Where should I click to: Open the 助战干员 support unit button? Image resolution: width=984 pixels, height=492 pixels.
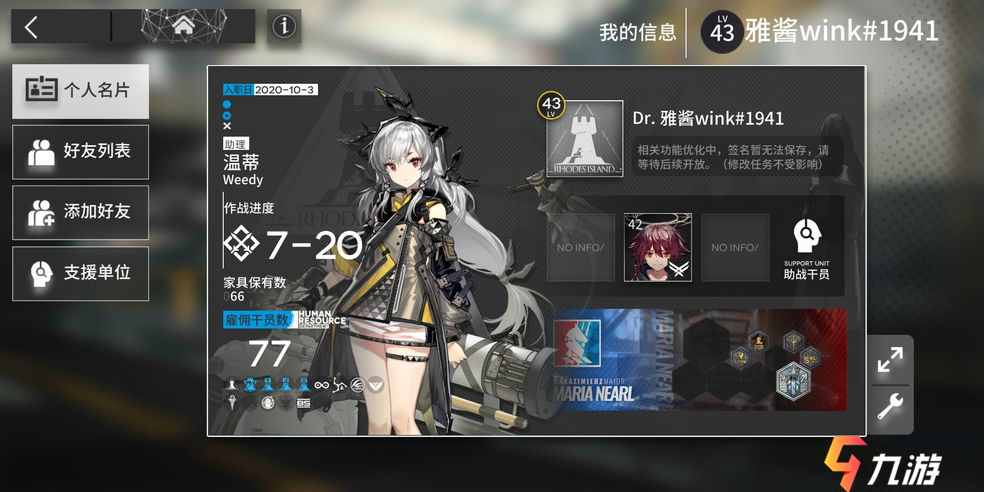coord(806,248)
